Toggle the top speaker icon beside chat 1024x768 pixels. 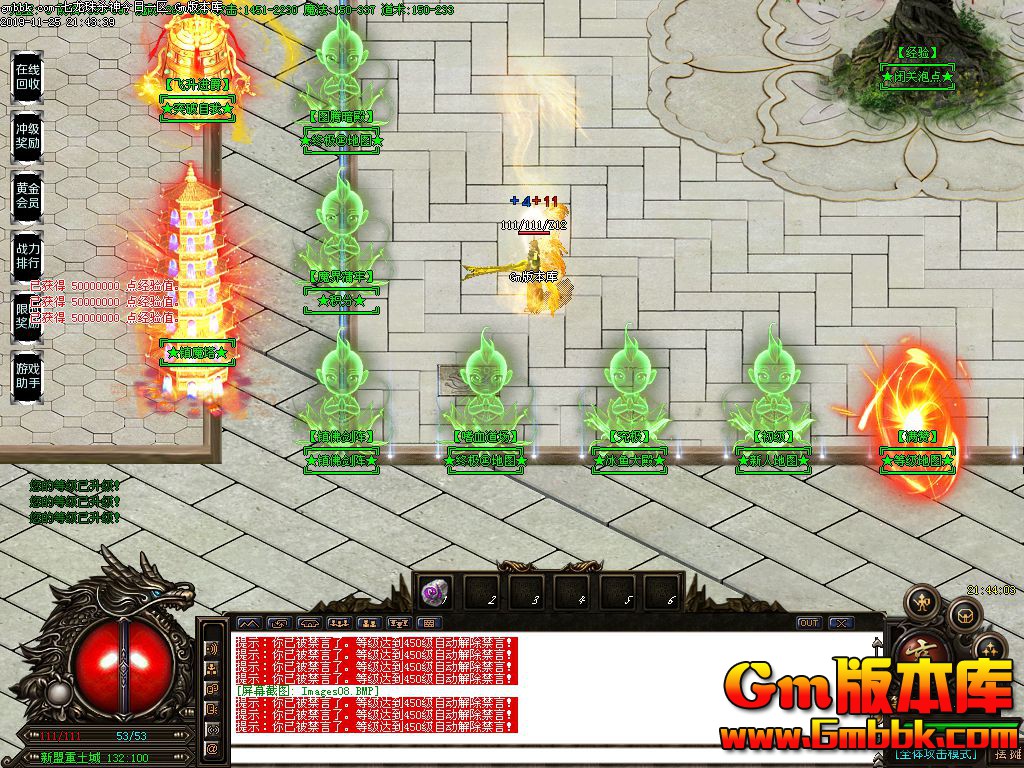pos(212,647)
